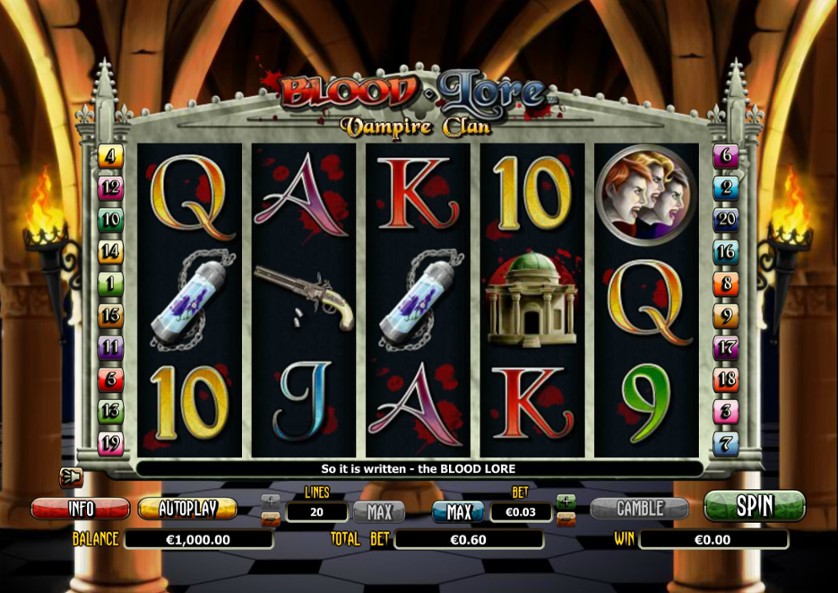Open the INFO paytable
This screenshot has height=593, width=838.
point(80,508)
